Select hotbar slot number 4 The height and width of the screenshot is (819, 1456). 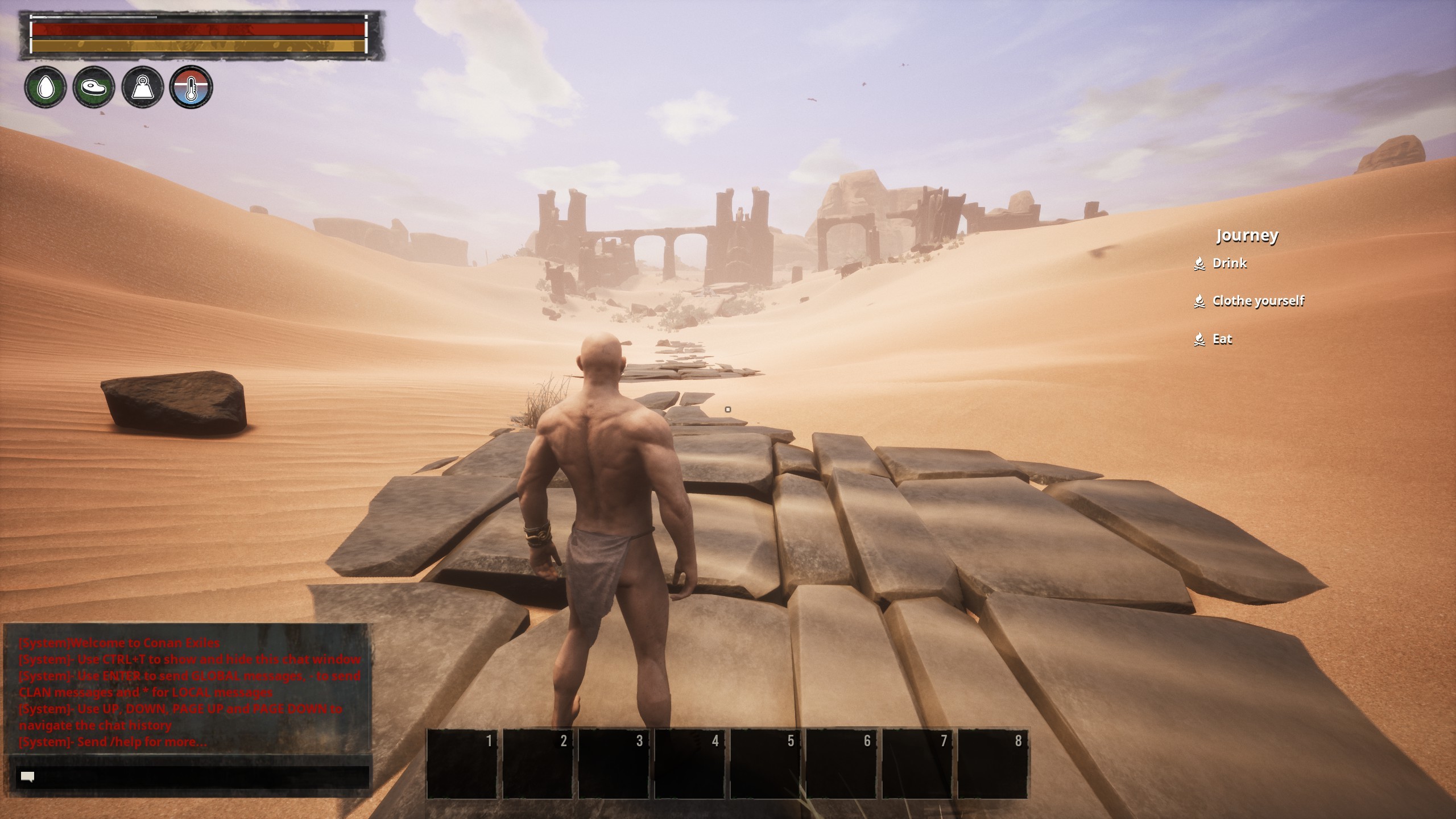(x=689, y=764)
